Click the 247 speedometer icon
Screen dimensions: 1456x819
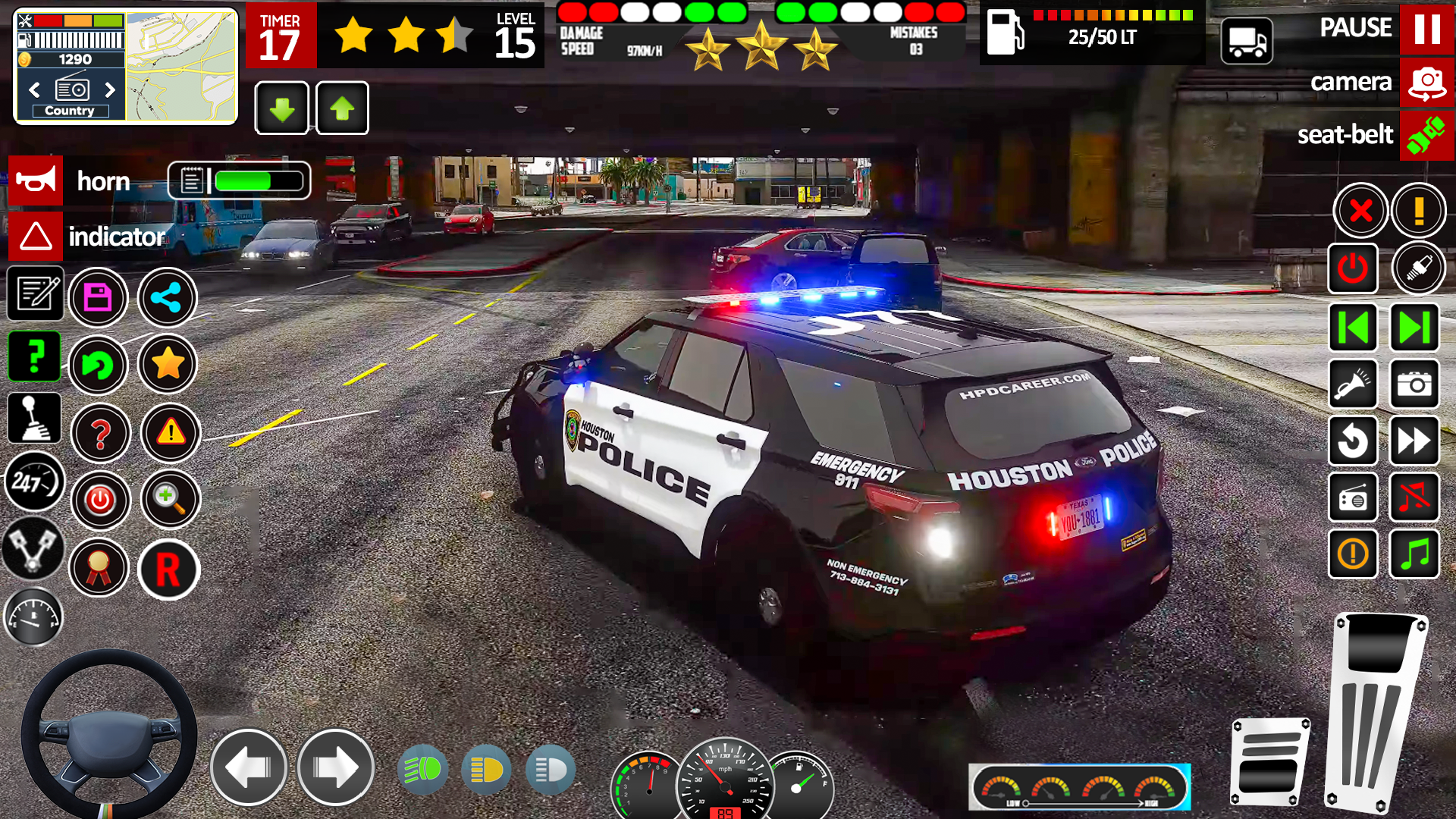35,483
